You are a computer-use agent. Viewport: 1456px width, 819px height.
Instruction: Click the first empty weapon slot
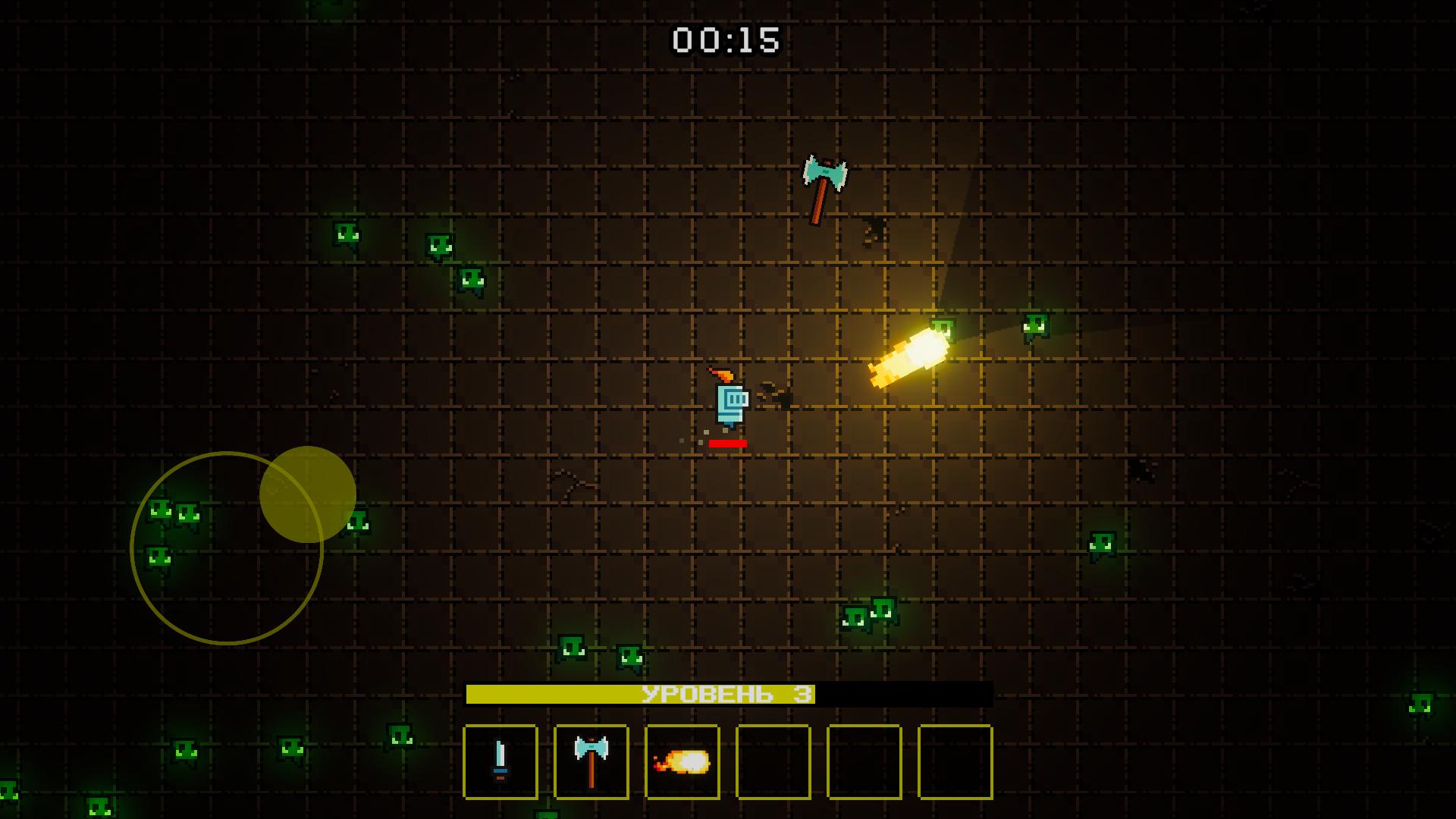pos(773,762)
